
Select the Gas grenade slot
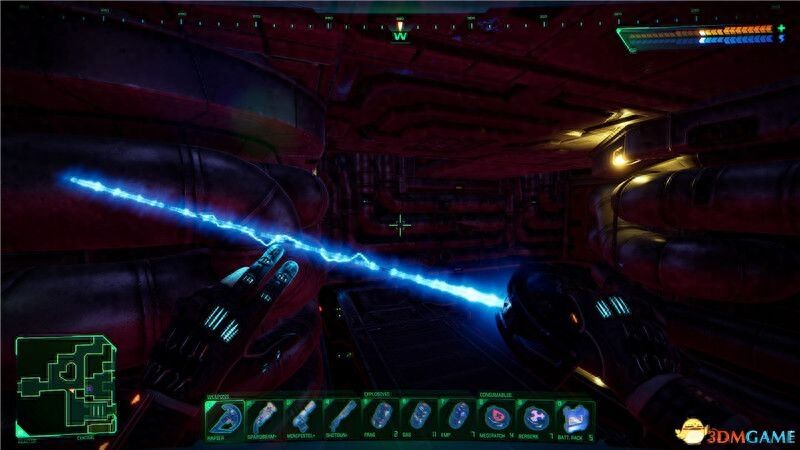coord(420,417)
